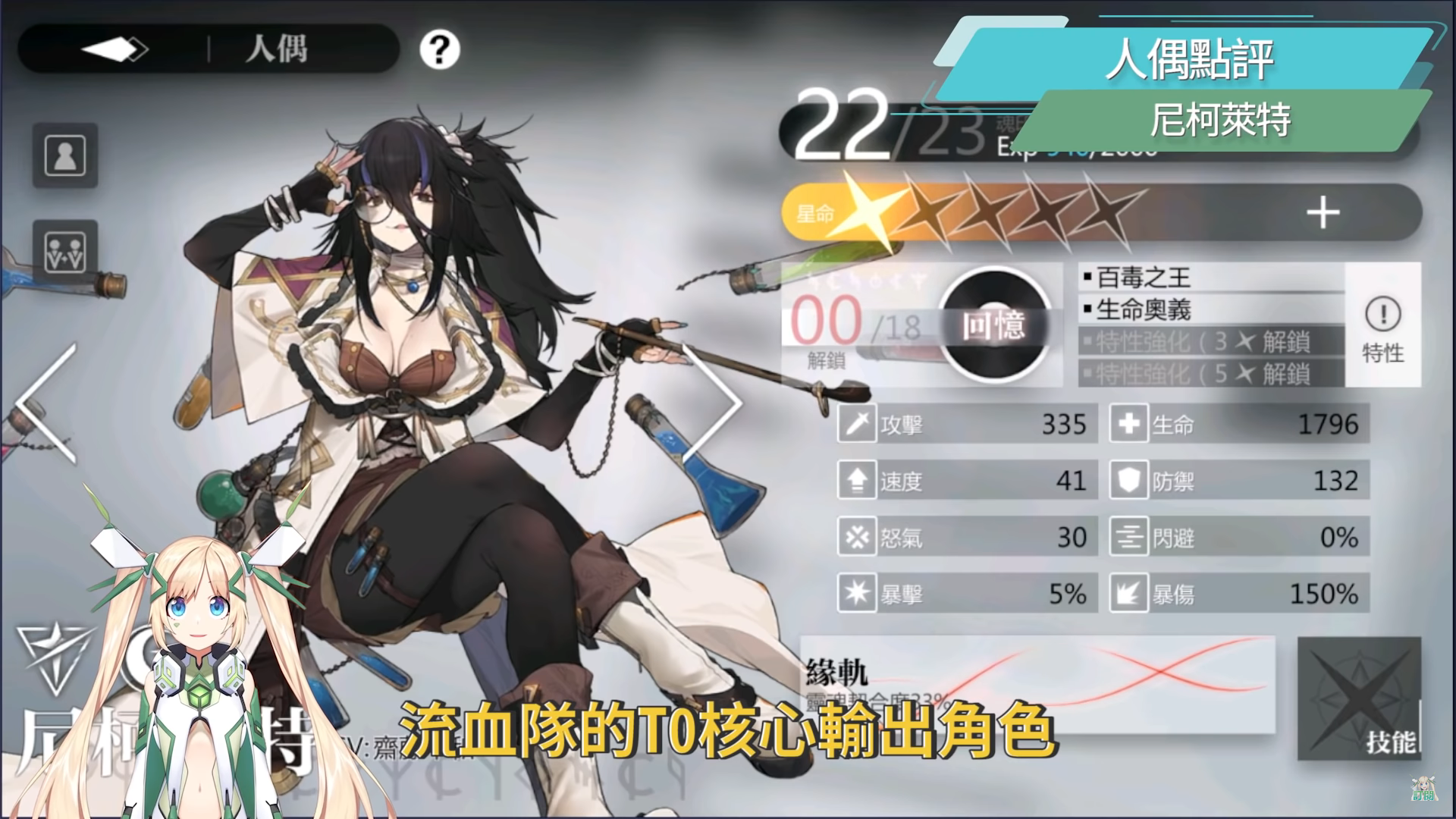Select the 生命奧義 trait entry

click(1210, 309)
